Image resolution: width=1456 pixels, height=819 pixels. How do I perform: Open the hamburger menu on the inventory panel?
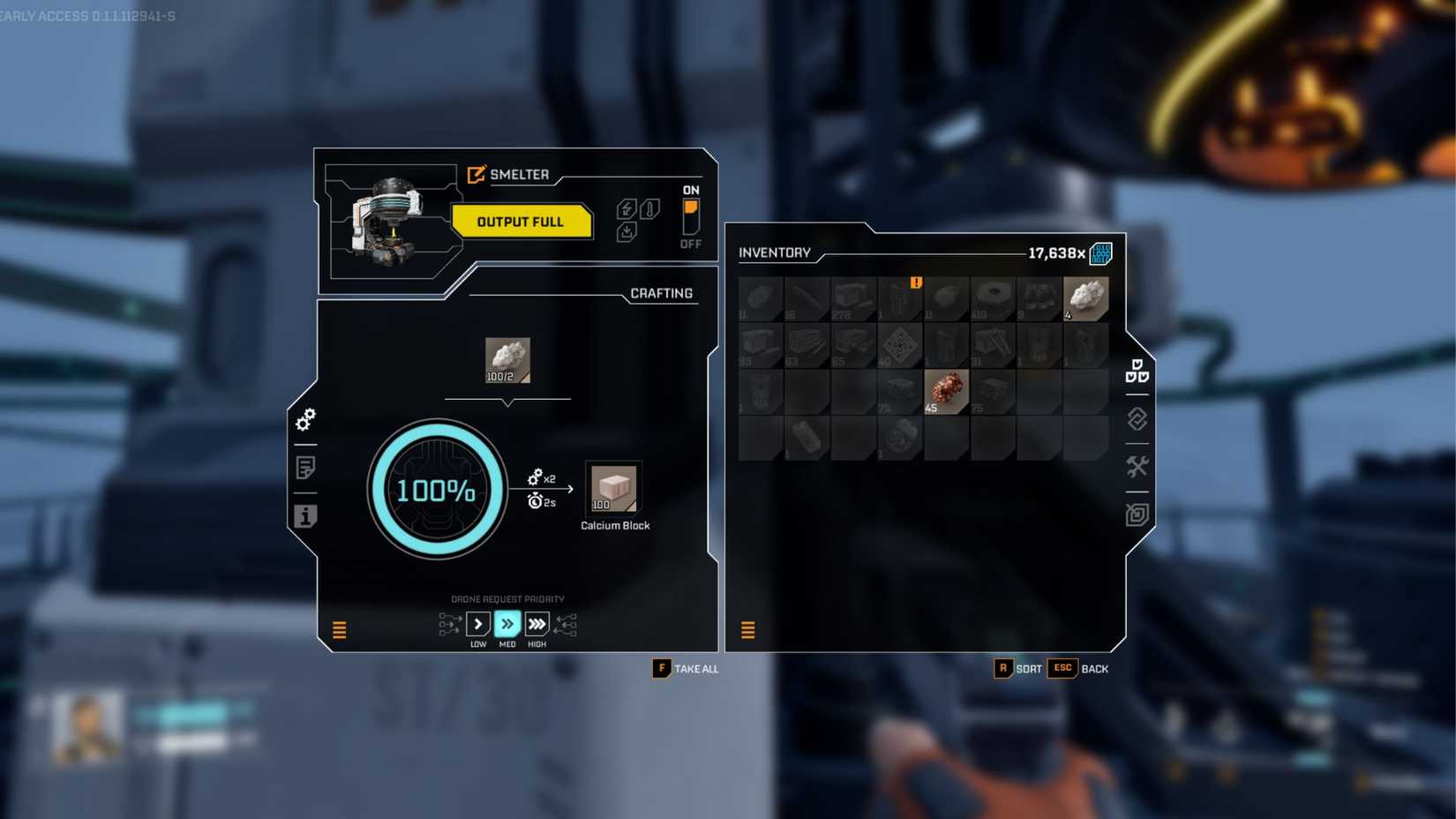pyautogui.click(x=748, y=630)
